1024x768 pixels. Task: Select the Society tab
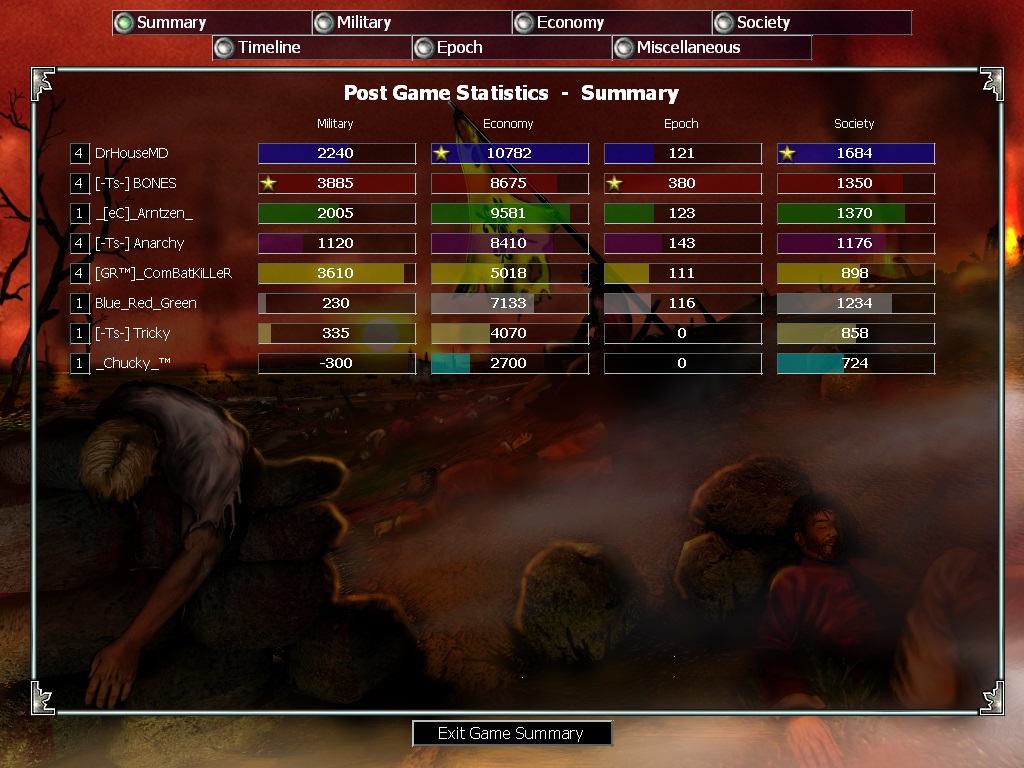(x=811, y=23)
